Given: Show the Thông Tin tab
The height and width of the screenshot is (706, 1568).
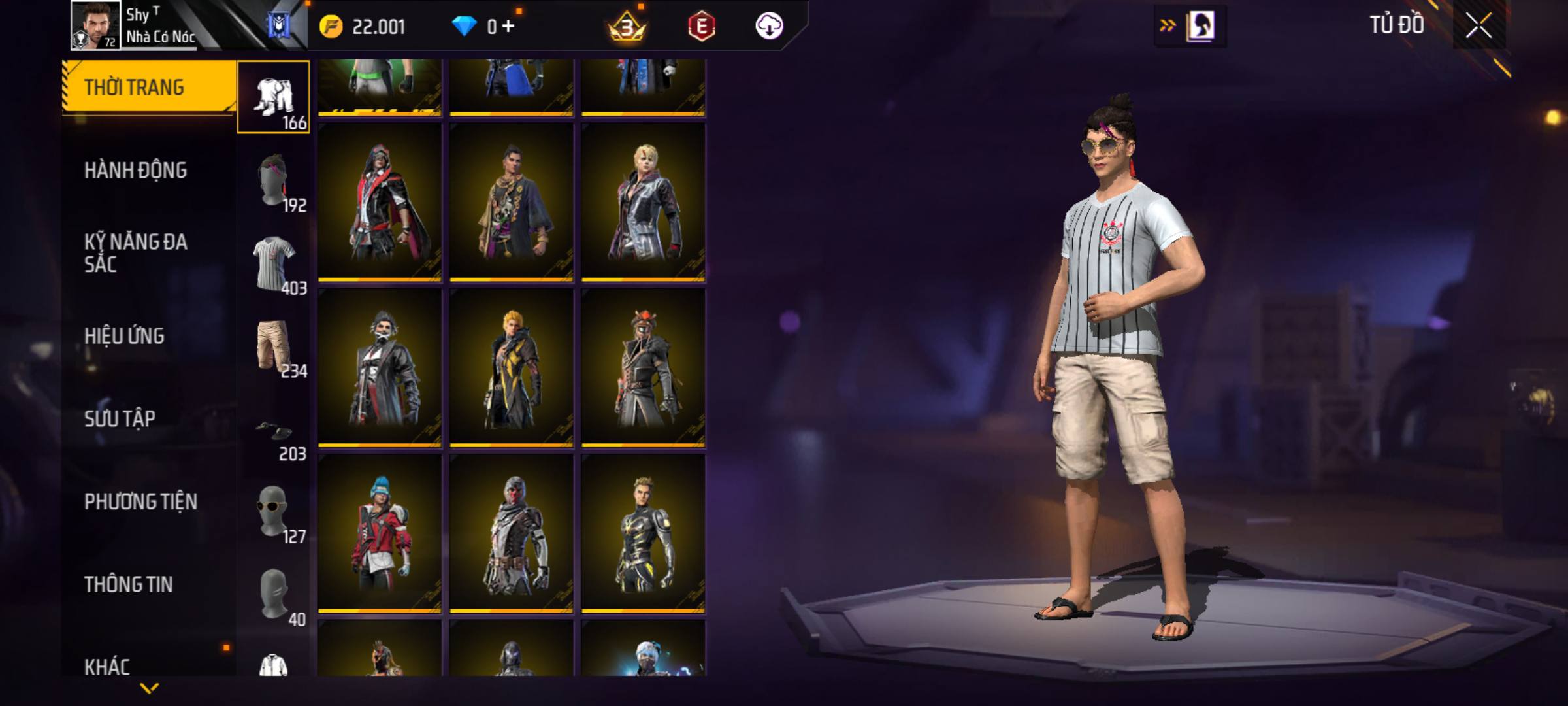Looking at the screenshot, I should [x=128, y=584].
